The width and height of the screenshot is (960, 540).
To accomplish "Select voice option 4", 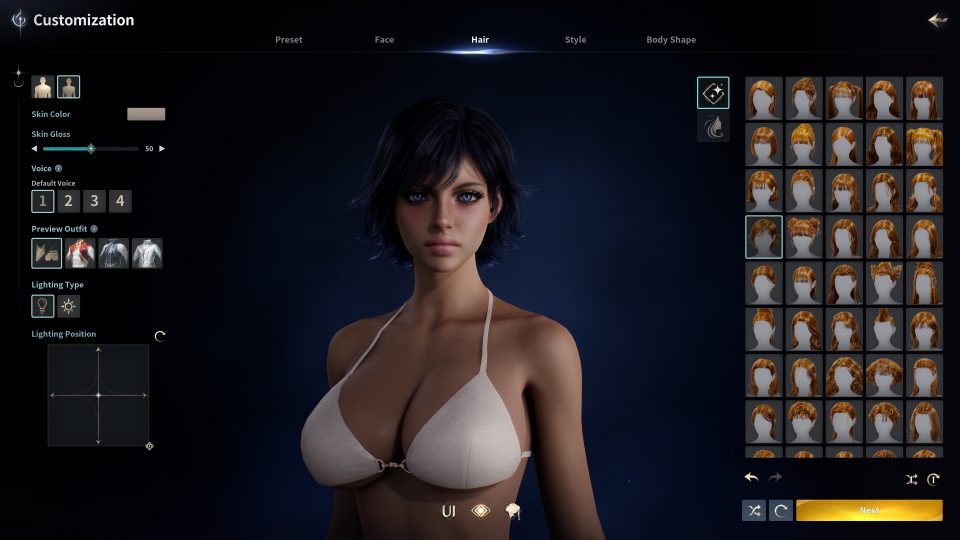I will click(x=120, y=201).
